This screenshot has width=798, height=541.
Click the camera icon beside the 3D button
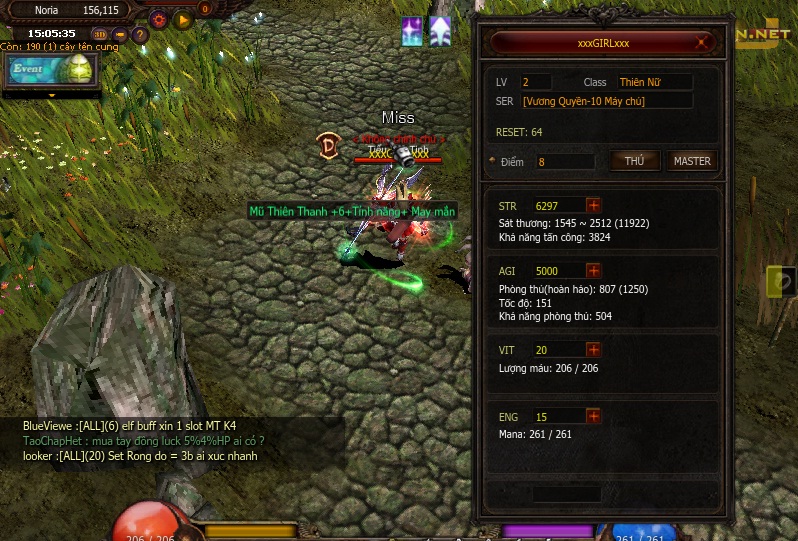coord(120,34)
